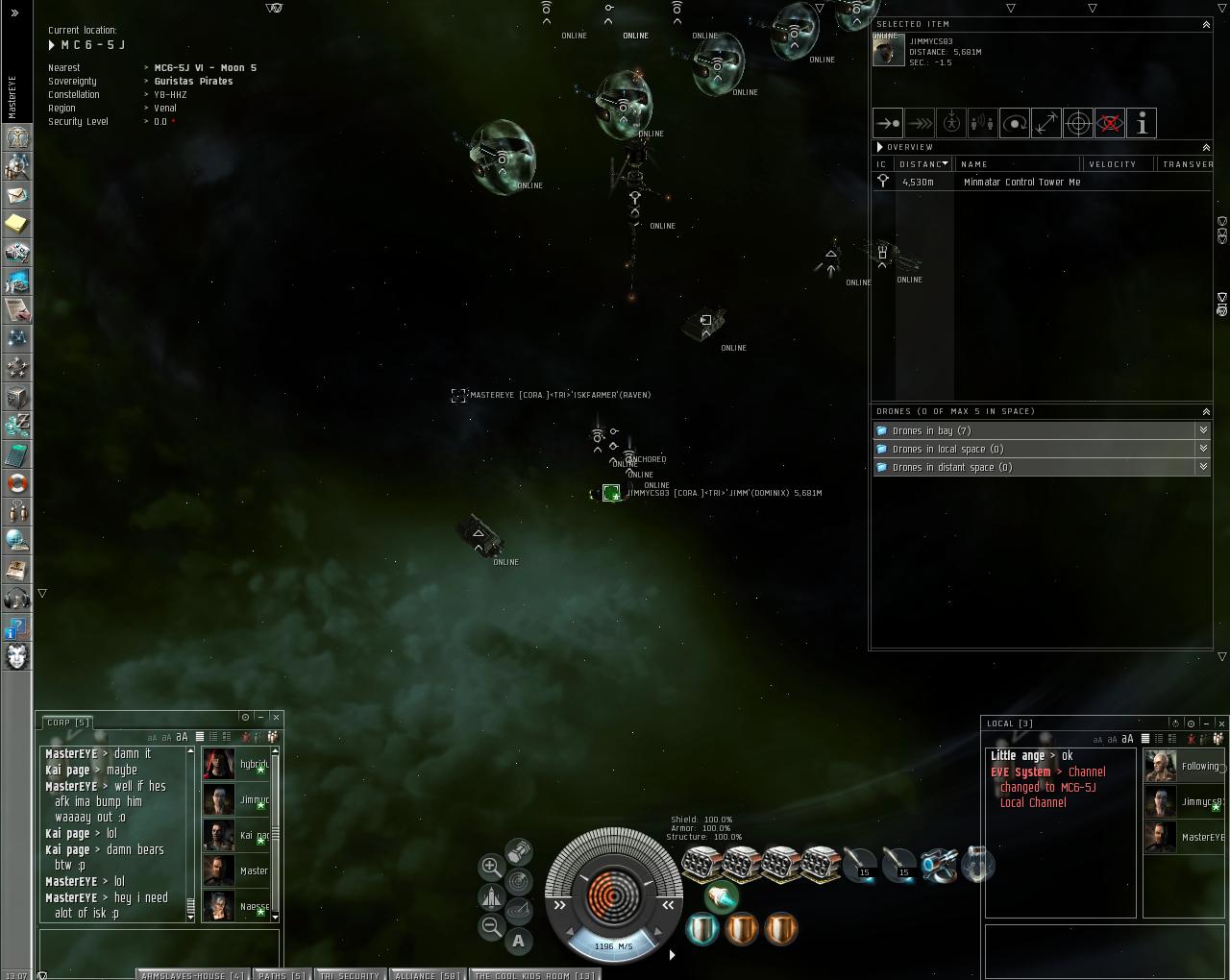
Task: Switch to the Alliance chat tab
Action: (x=427, y=974)
